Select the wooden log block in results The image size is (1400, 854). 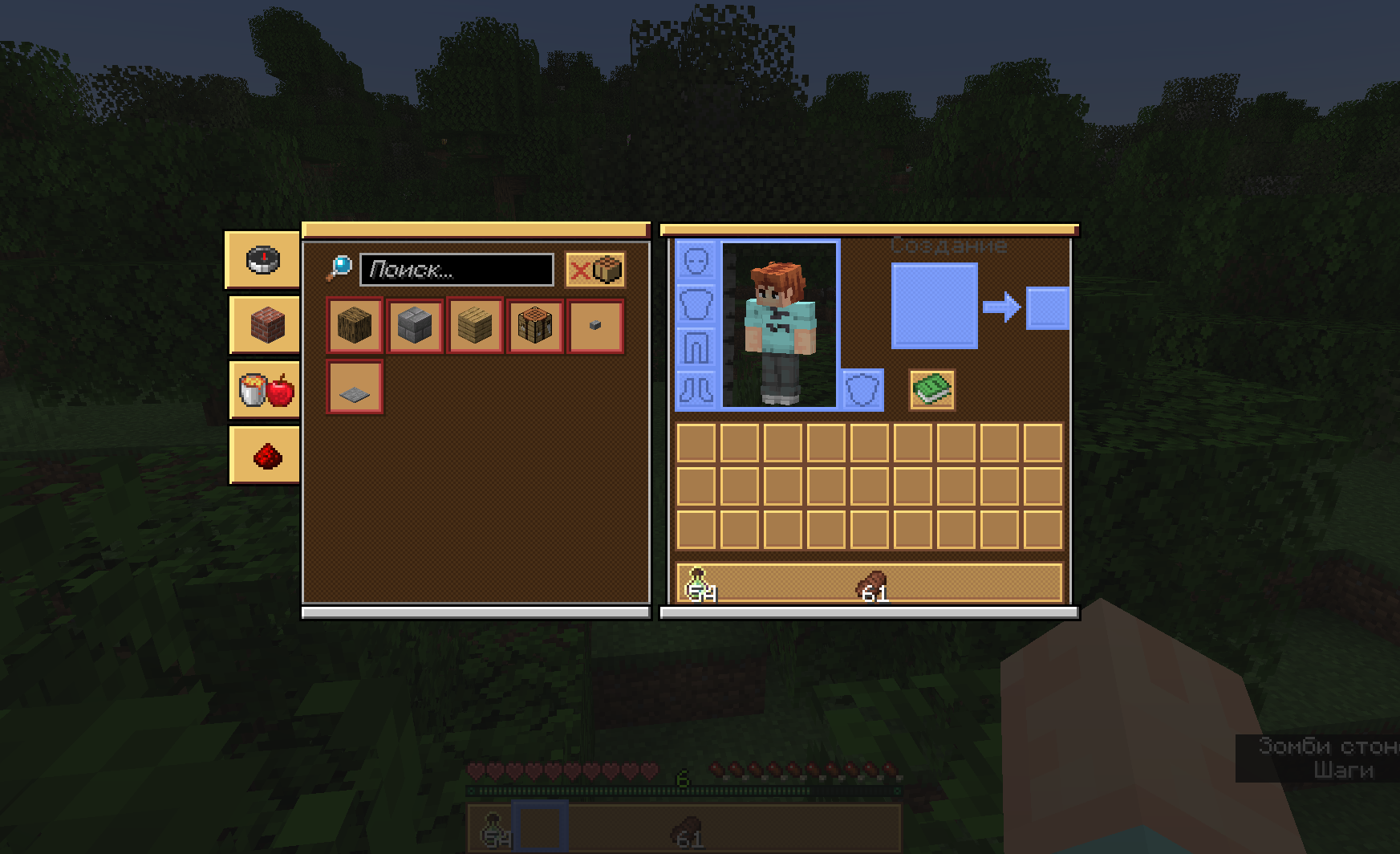tap(354, 325)
